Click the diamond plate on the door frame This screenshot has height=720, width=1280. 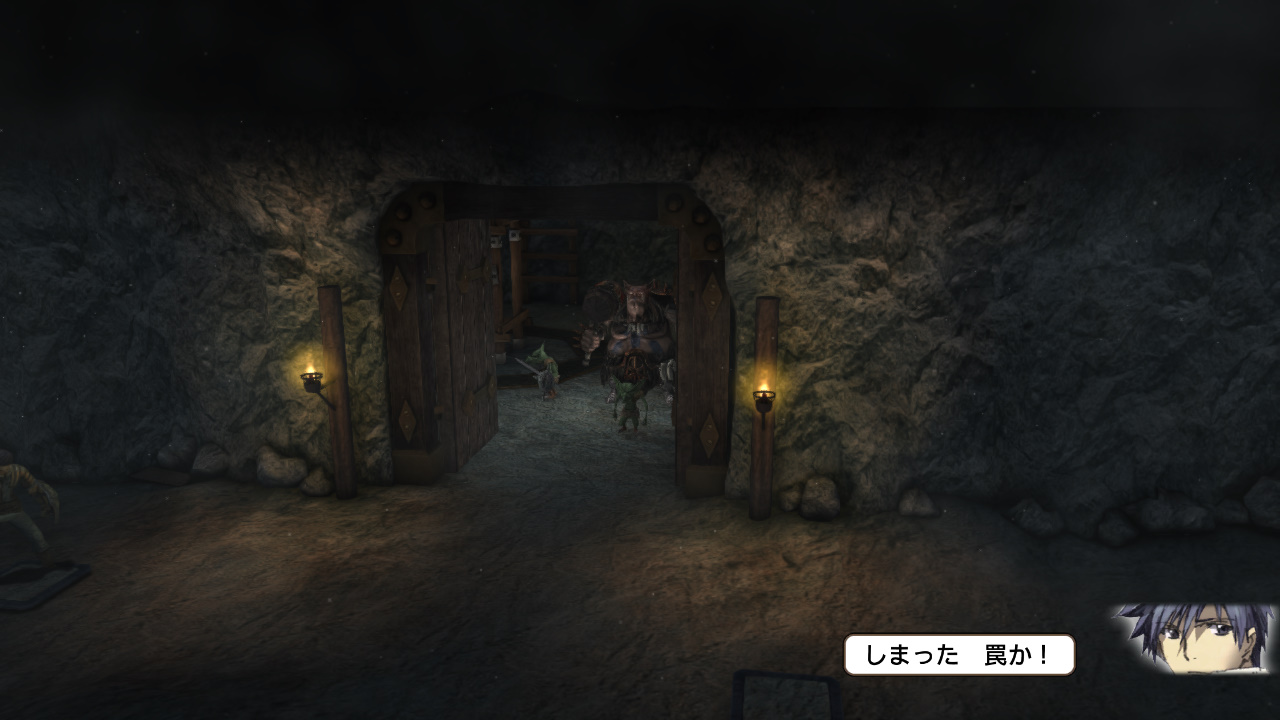[710, 297]
